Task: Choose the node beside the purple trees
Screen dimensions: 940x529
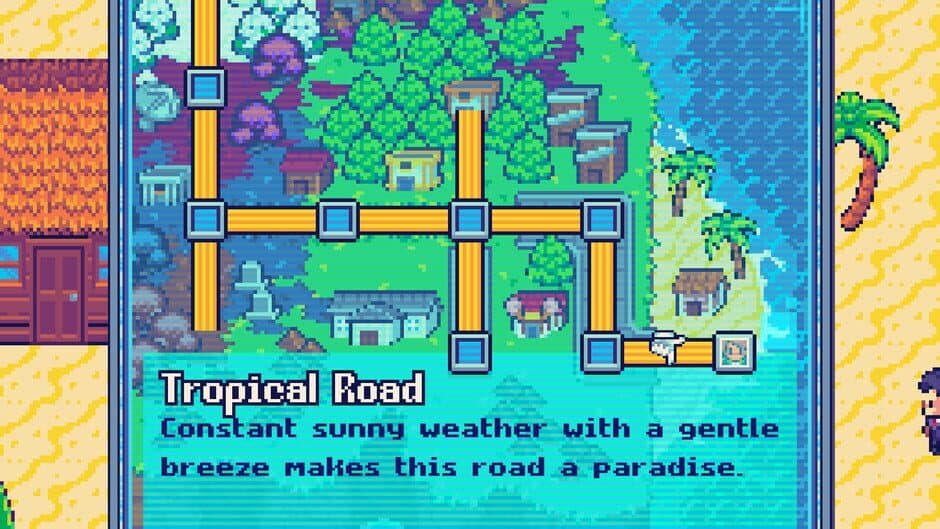Action: pos(206,86)
